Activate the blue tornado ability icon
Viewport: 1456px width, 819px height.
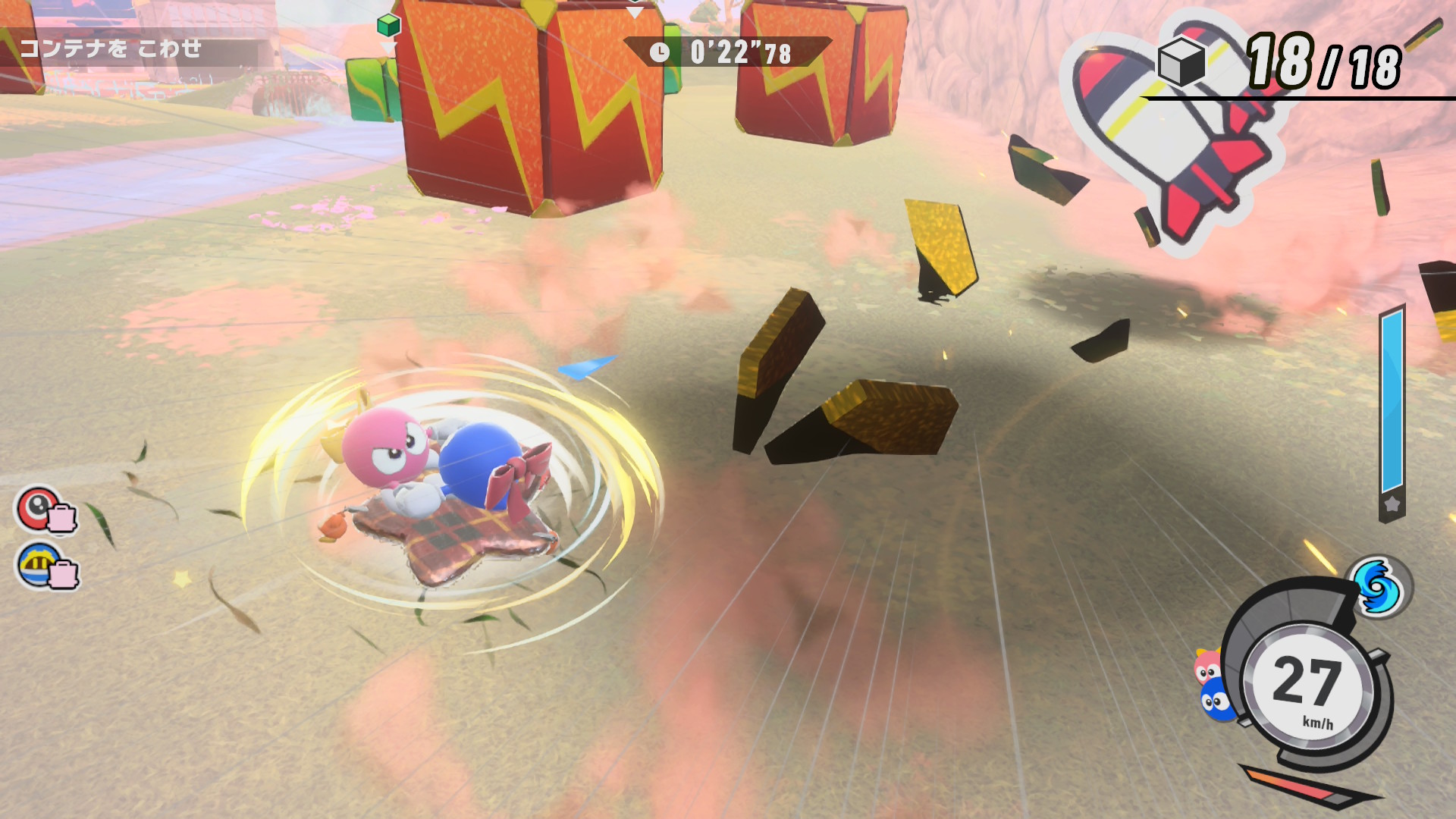click(1377, 587)
